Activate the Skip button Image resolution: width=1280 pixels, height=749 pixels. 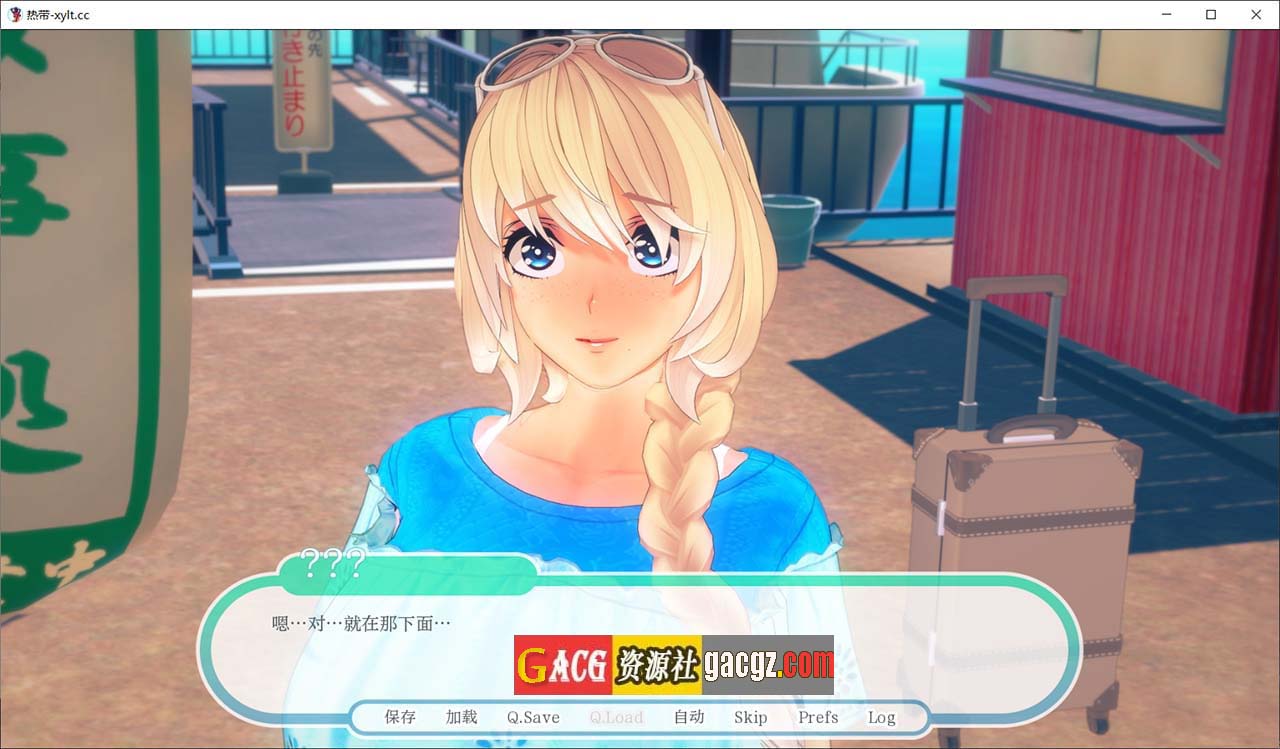tap(750, 717)
